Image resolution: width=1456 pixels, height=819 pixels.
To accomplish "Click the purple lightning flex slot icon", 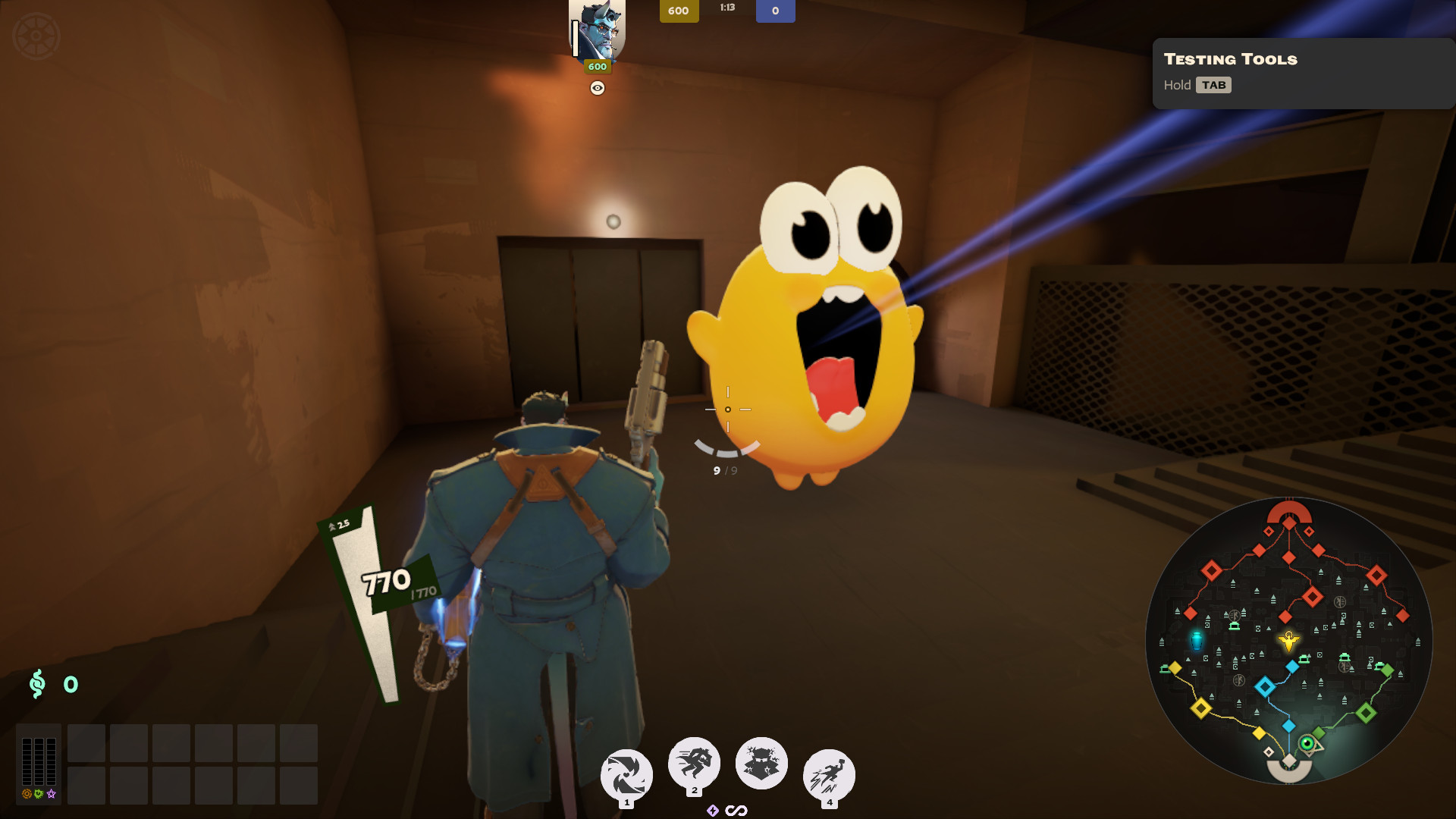I will coord(713,811).
